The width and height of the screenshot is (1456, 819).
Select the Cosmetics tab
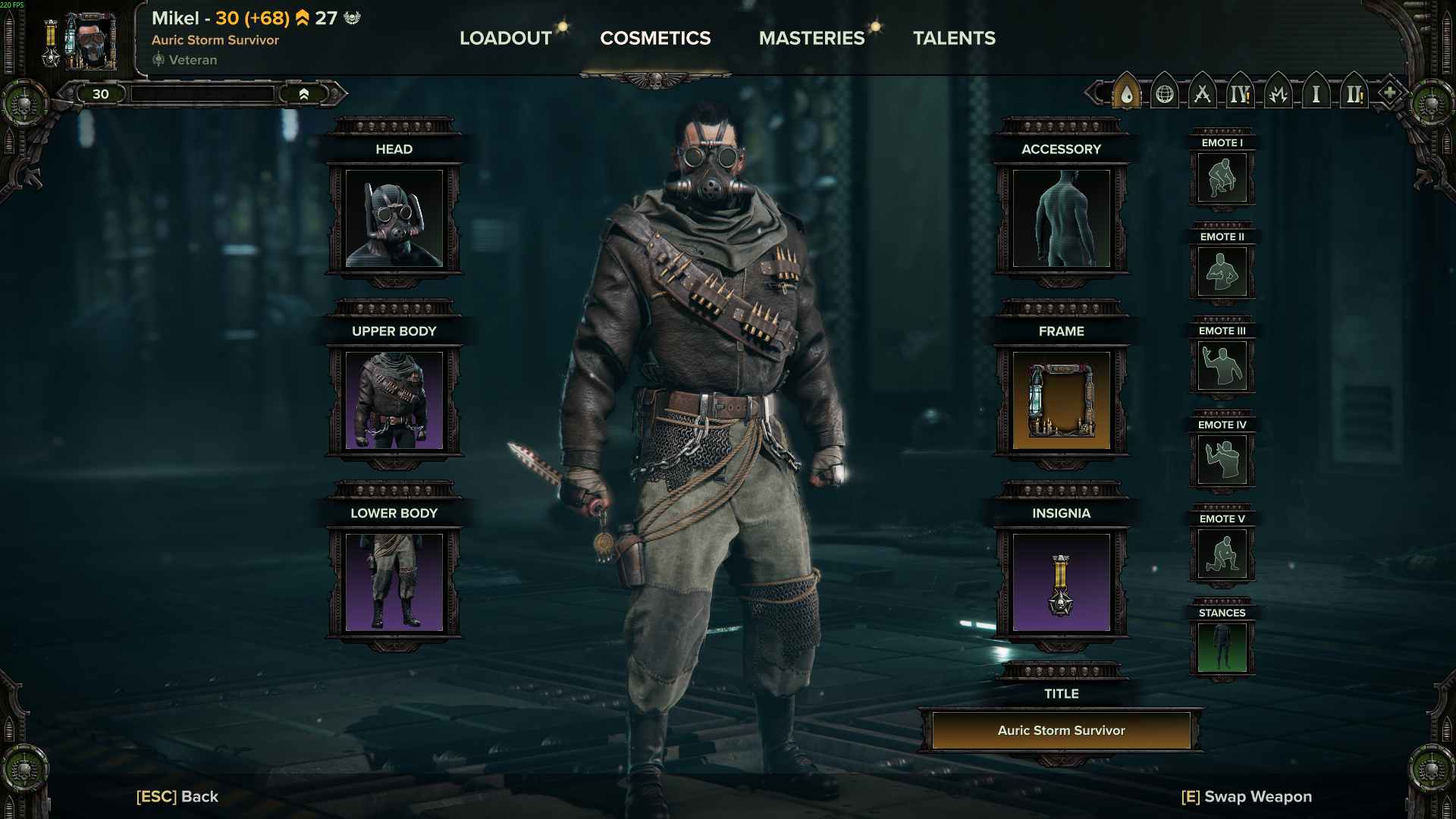pos(655,38)
